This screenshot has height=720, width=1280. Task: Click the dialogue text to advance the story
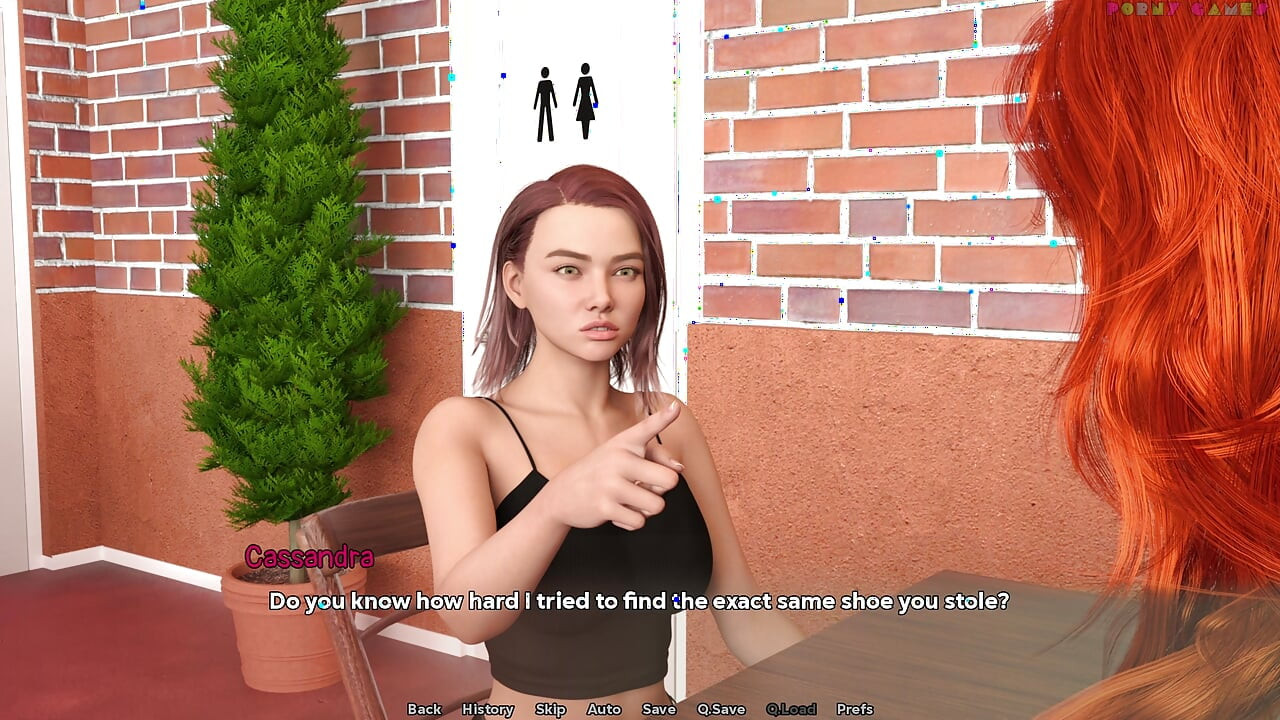640,601
